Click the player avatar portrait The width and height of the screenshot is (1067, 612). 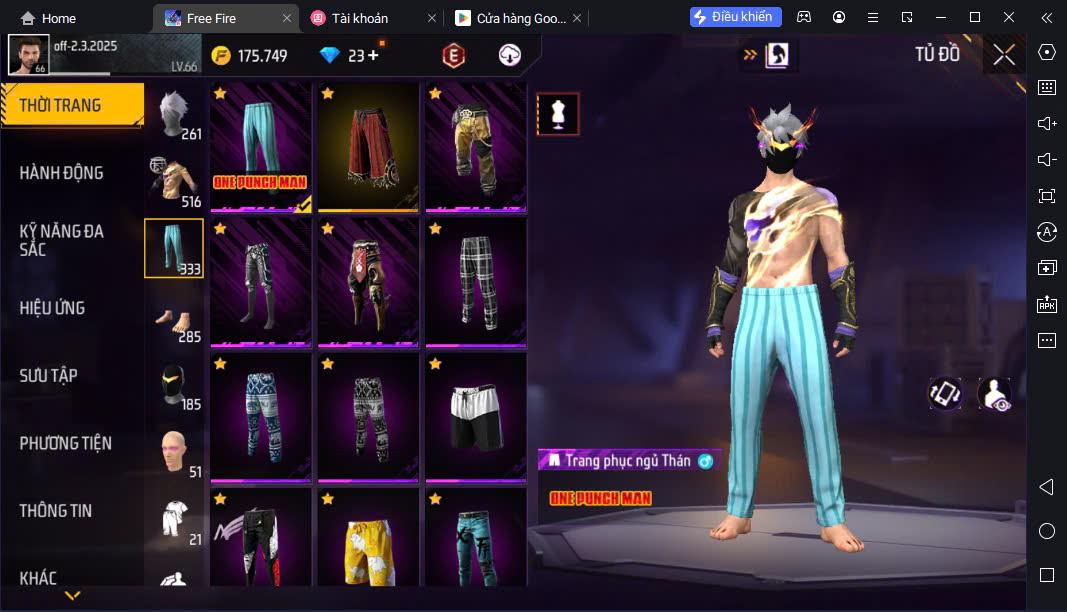click(x=28, y=55)
